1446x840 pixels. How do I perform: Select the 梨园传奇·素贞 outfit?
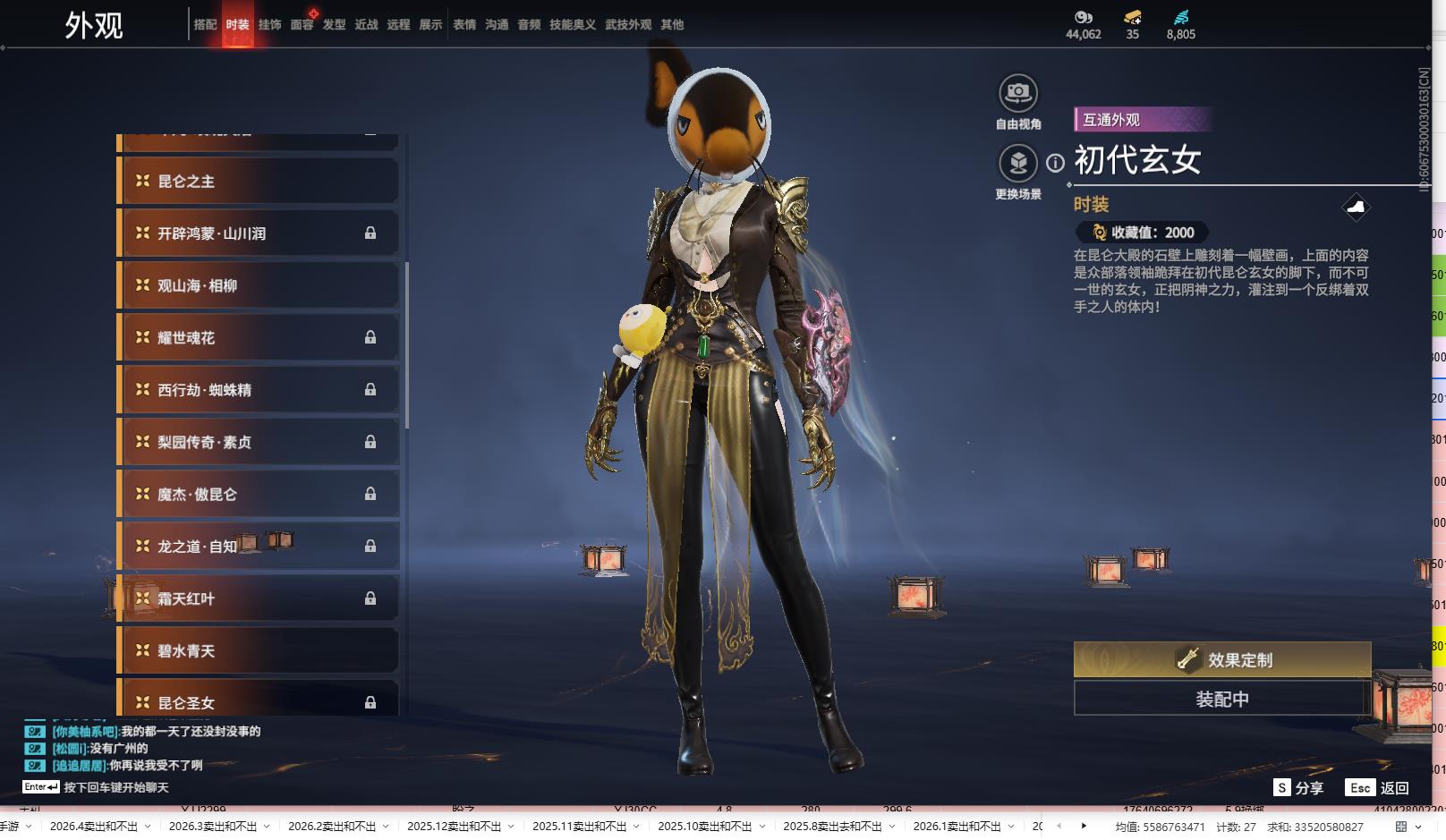click(258, 442)
